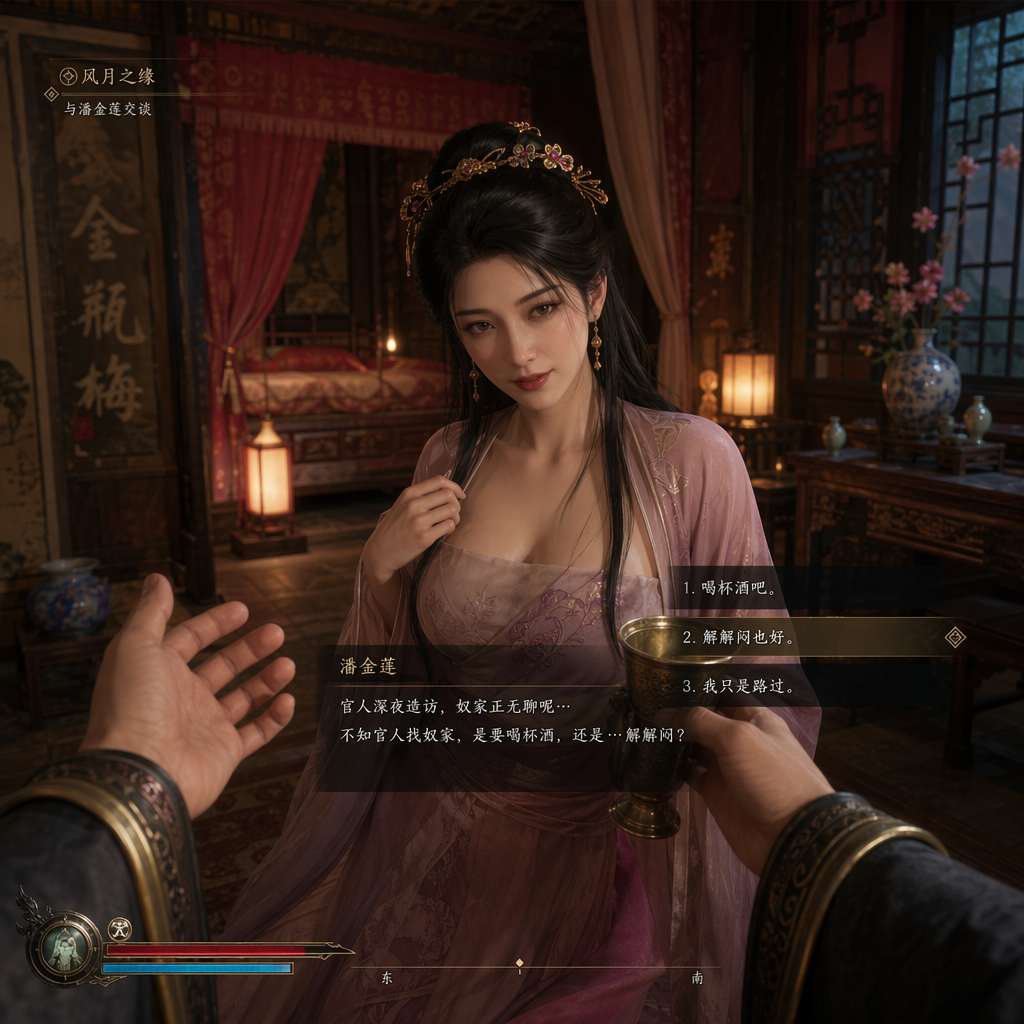Open the 风月之缘 quest tracker
The height and width of the screenshot is (1024, 1024).
coord(108,76)
